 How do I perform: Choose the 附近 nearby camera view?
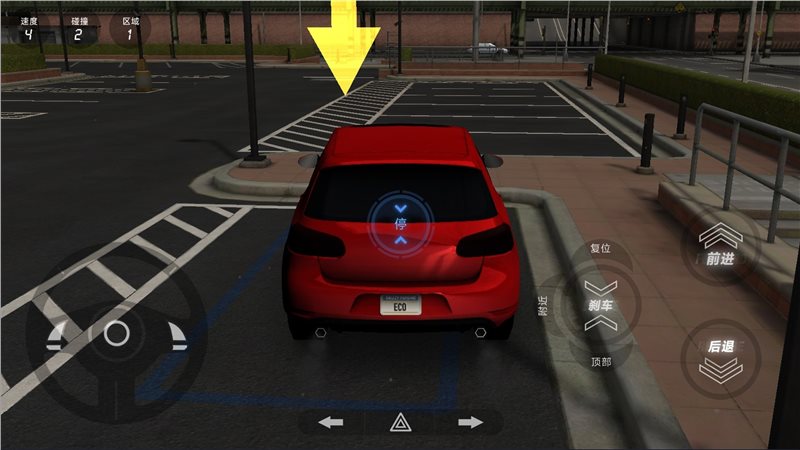coord(543,306)
